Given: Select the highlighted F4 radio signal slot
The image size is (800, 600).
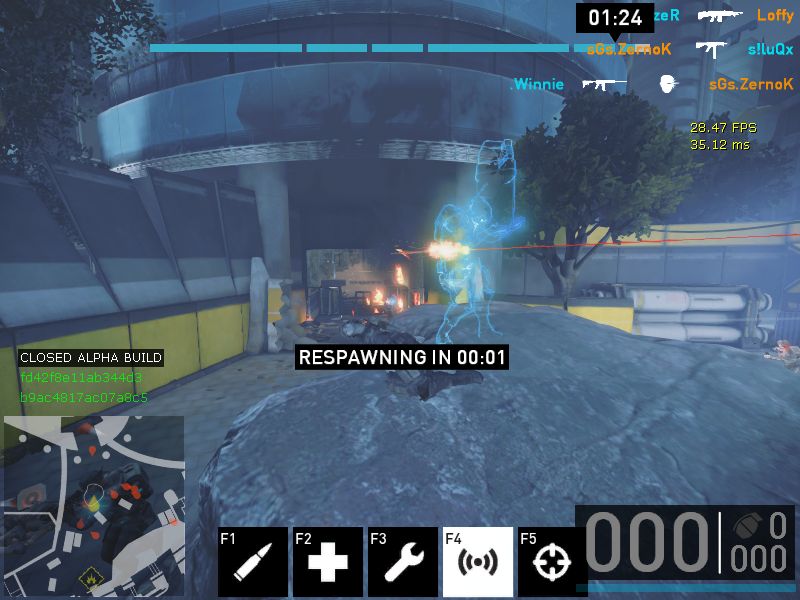Looking at the screenshot, I should [x=478, y=561].
